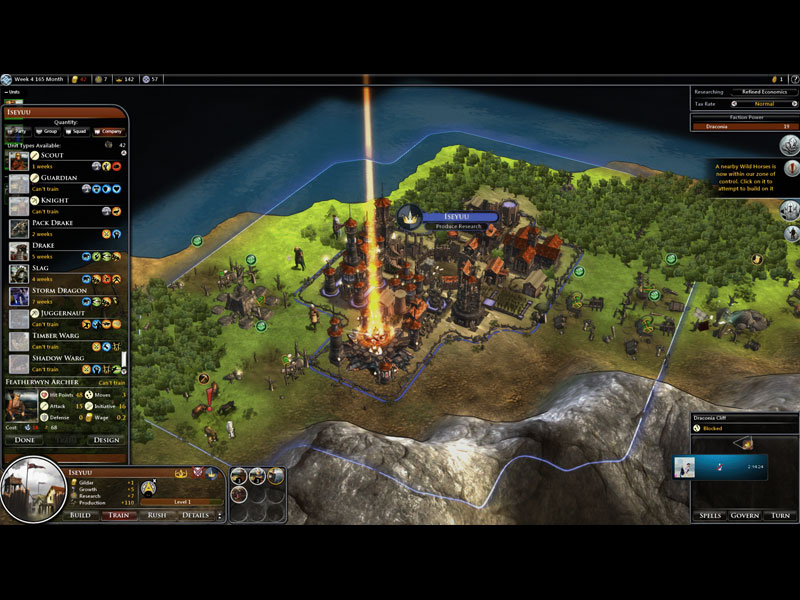Show city Details for Iseyuu
800x600 pixels.
pos(195,515)
